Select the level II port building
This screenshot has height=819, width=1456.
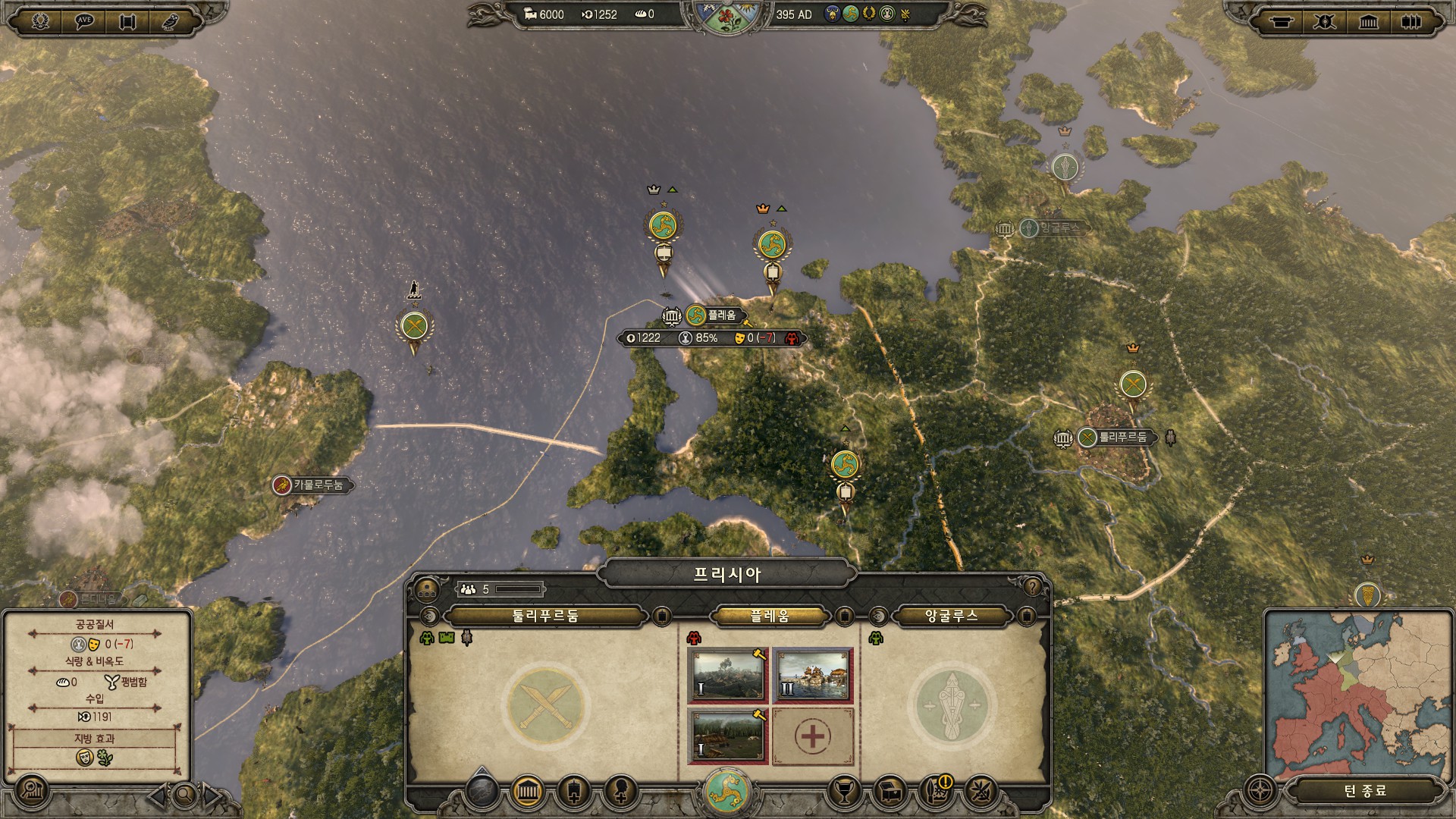812,675
